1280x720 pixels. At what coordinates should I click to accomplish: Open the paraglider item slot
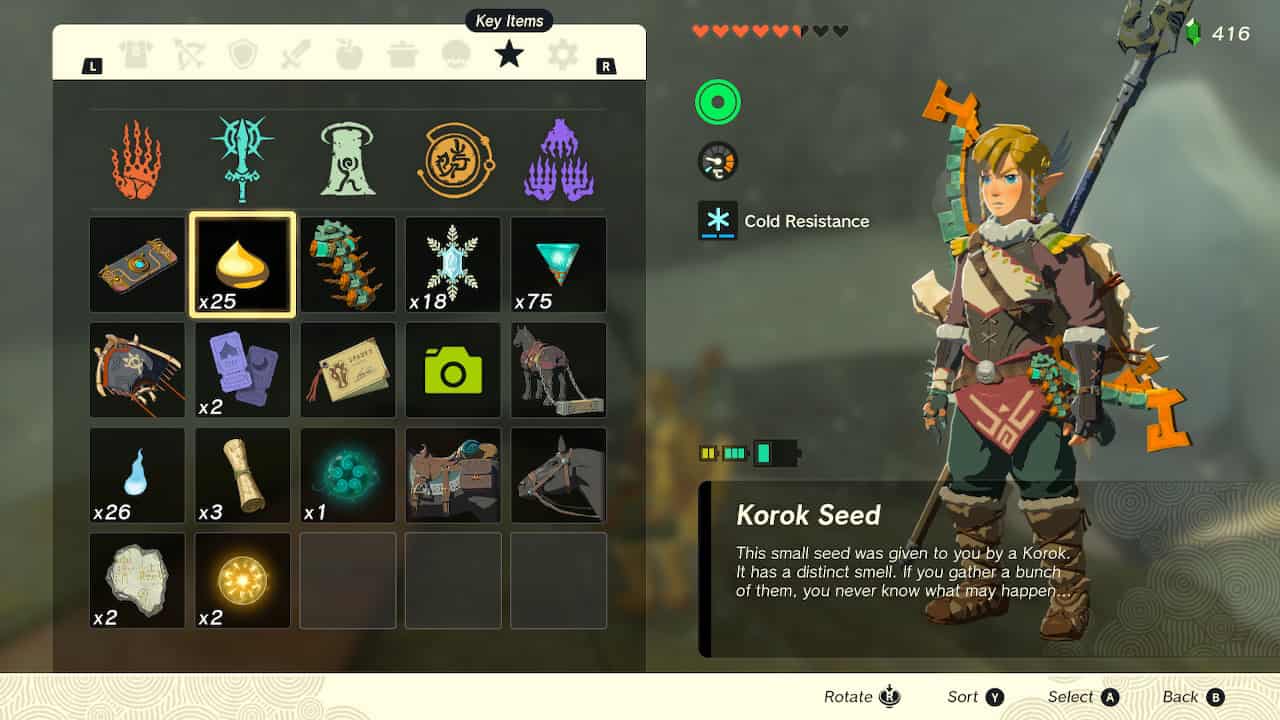tap(137, 370)
